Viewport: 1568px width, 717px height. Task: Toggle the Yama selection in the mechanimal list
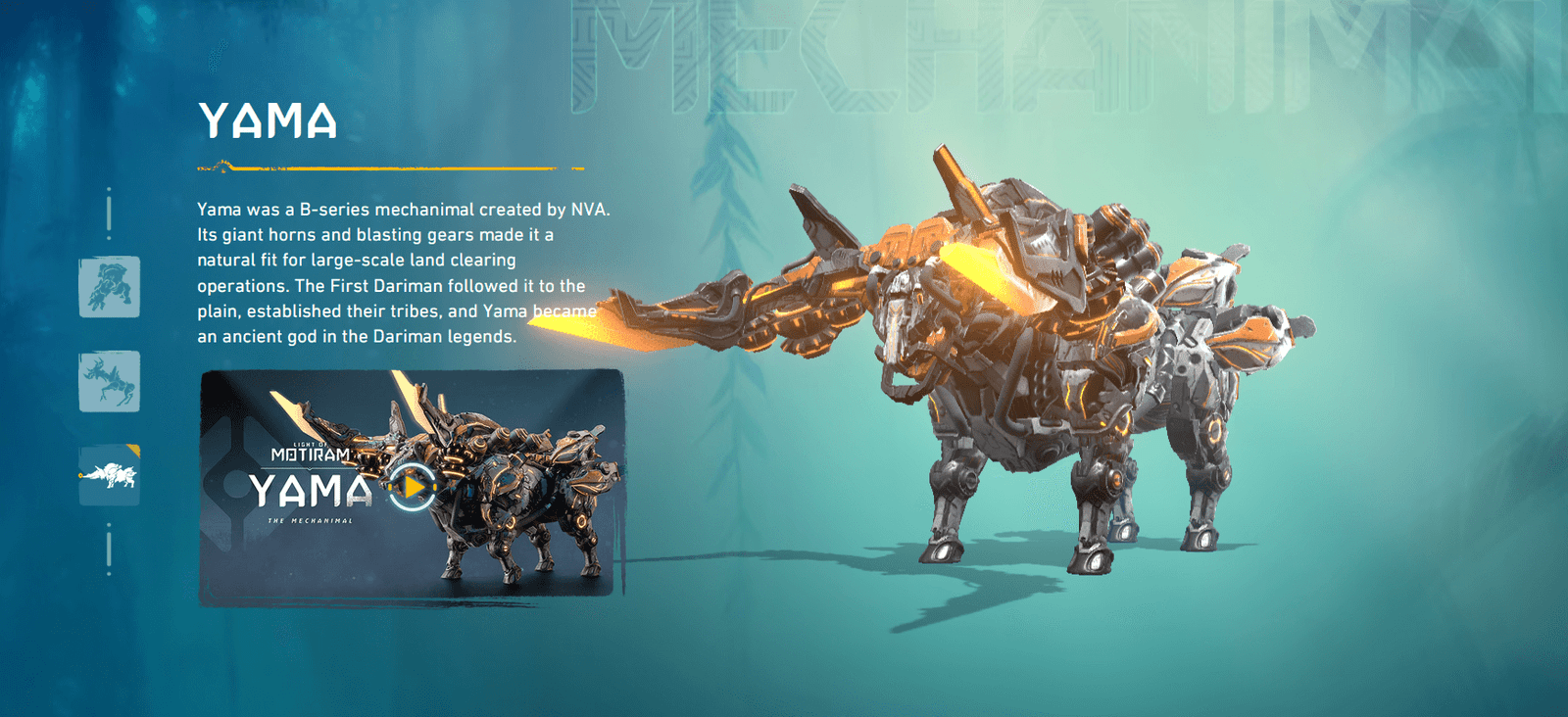109,476
